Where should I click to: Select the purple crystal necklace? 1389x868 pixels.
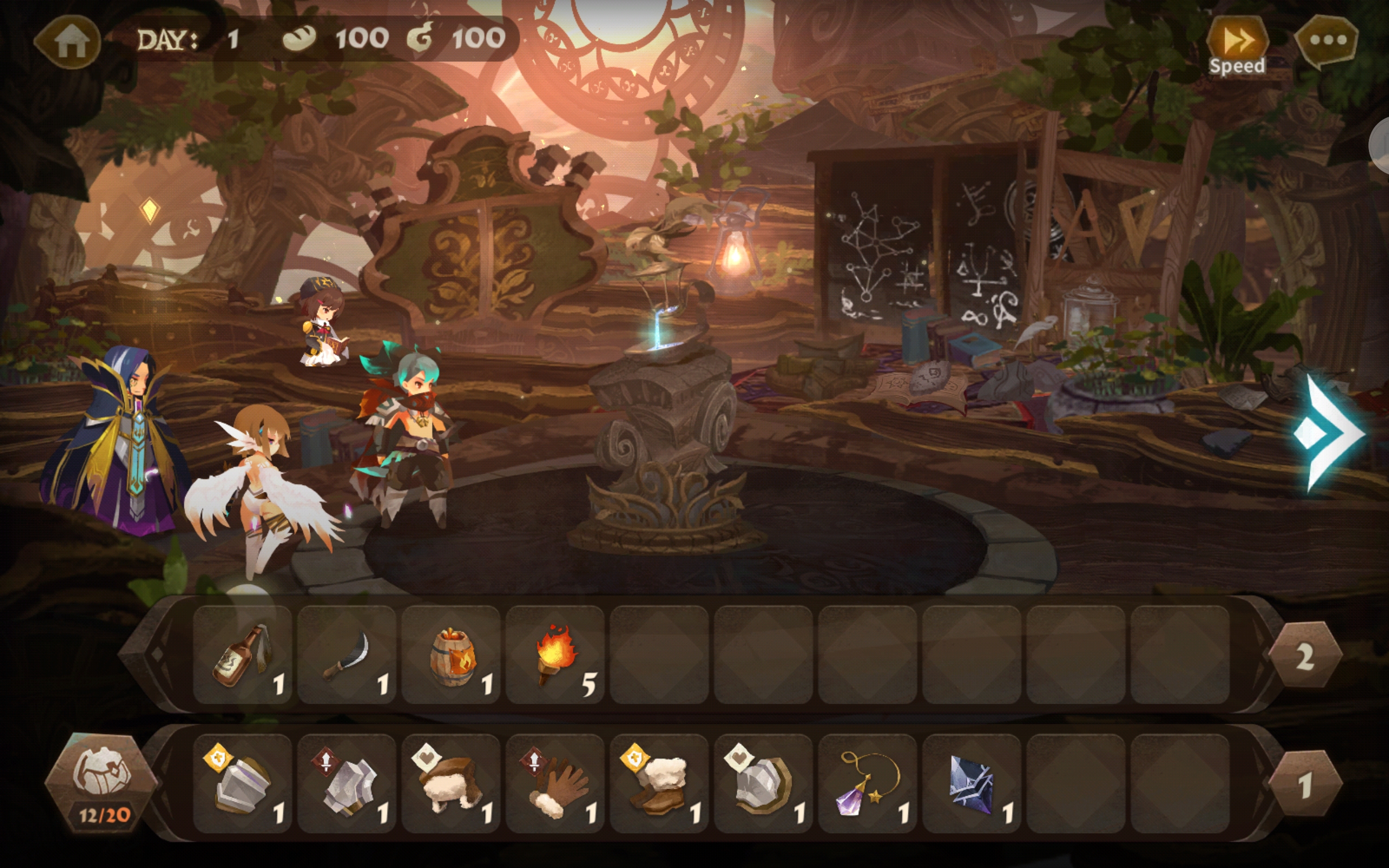coord(867,783)
